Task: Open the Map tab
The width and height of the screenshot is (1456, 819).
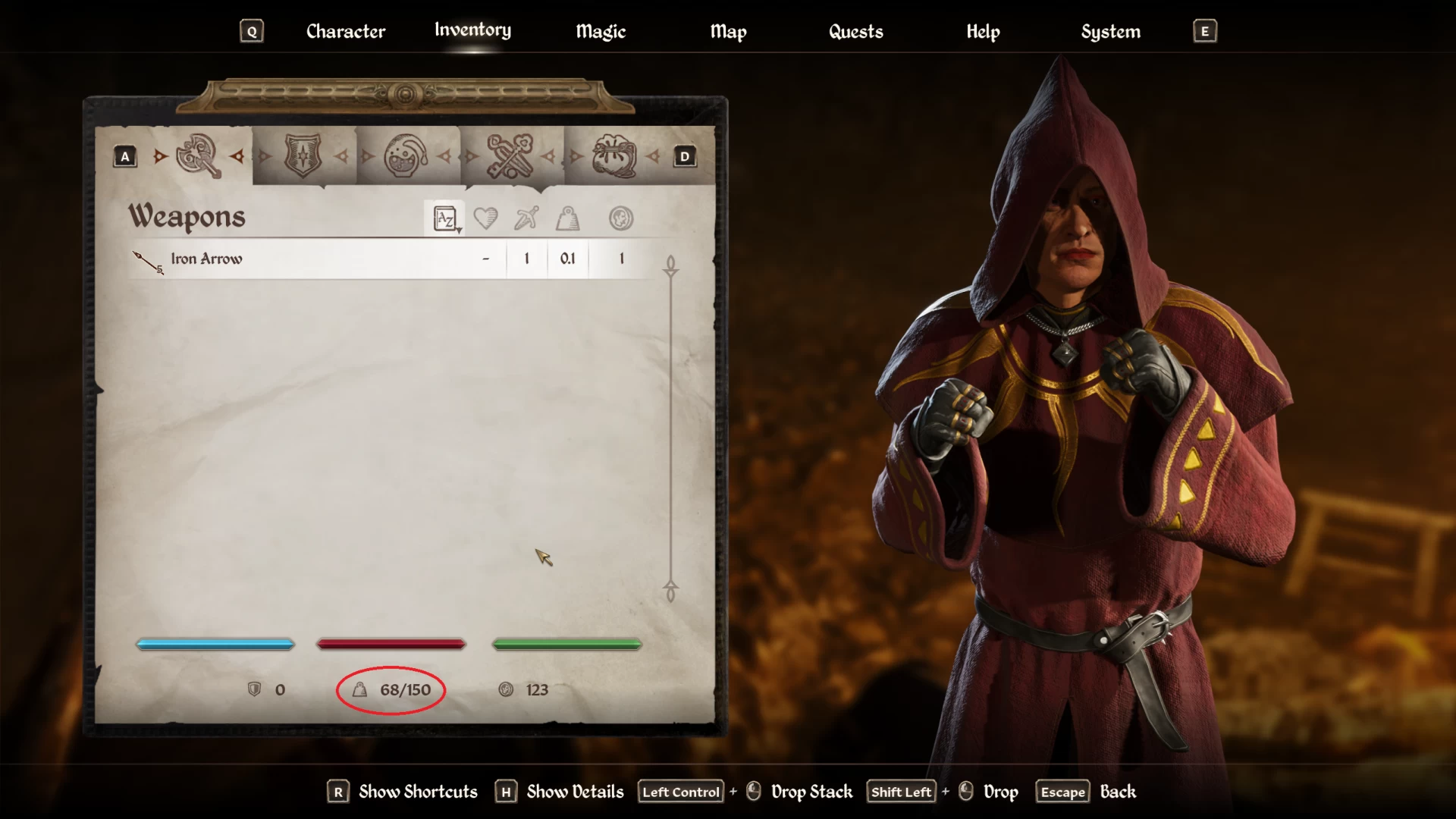Action: click(x=728, y=32)
